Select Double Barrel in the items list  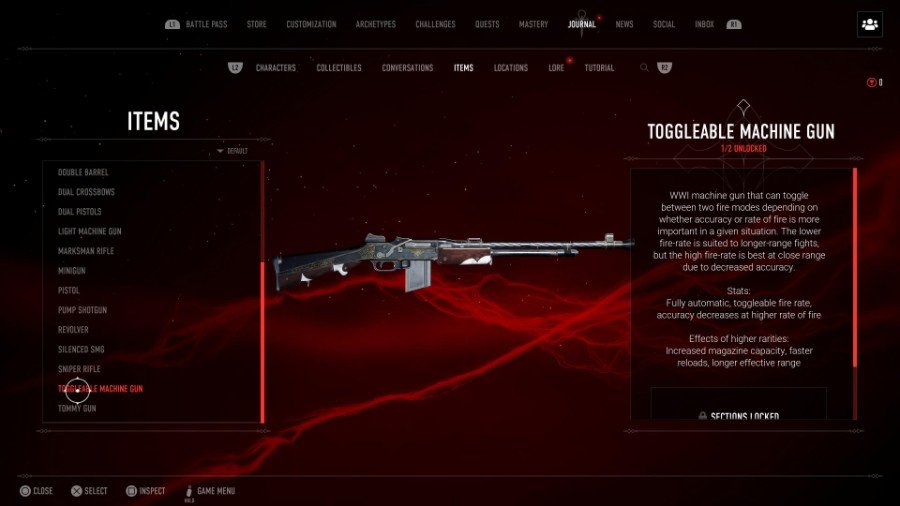pos(83,172)
